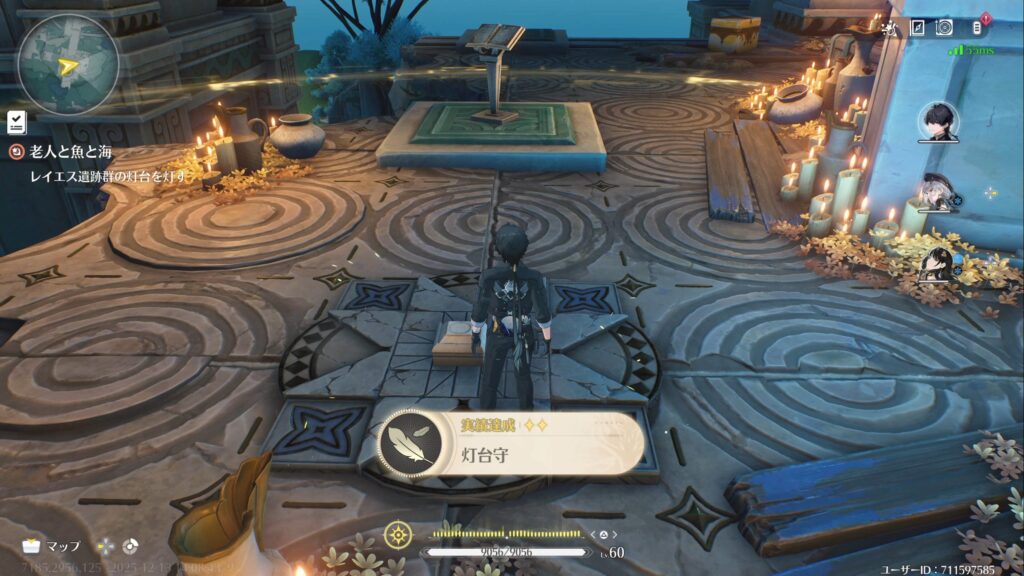Click the segmented ring icon near マップ
The height and width of the screenshot is (576, 1024).
tap(129, 546)
